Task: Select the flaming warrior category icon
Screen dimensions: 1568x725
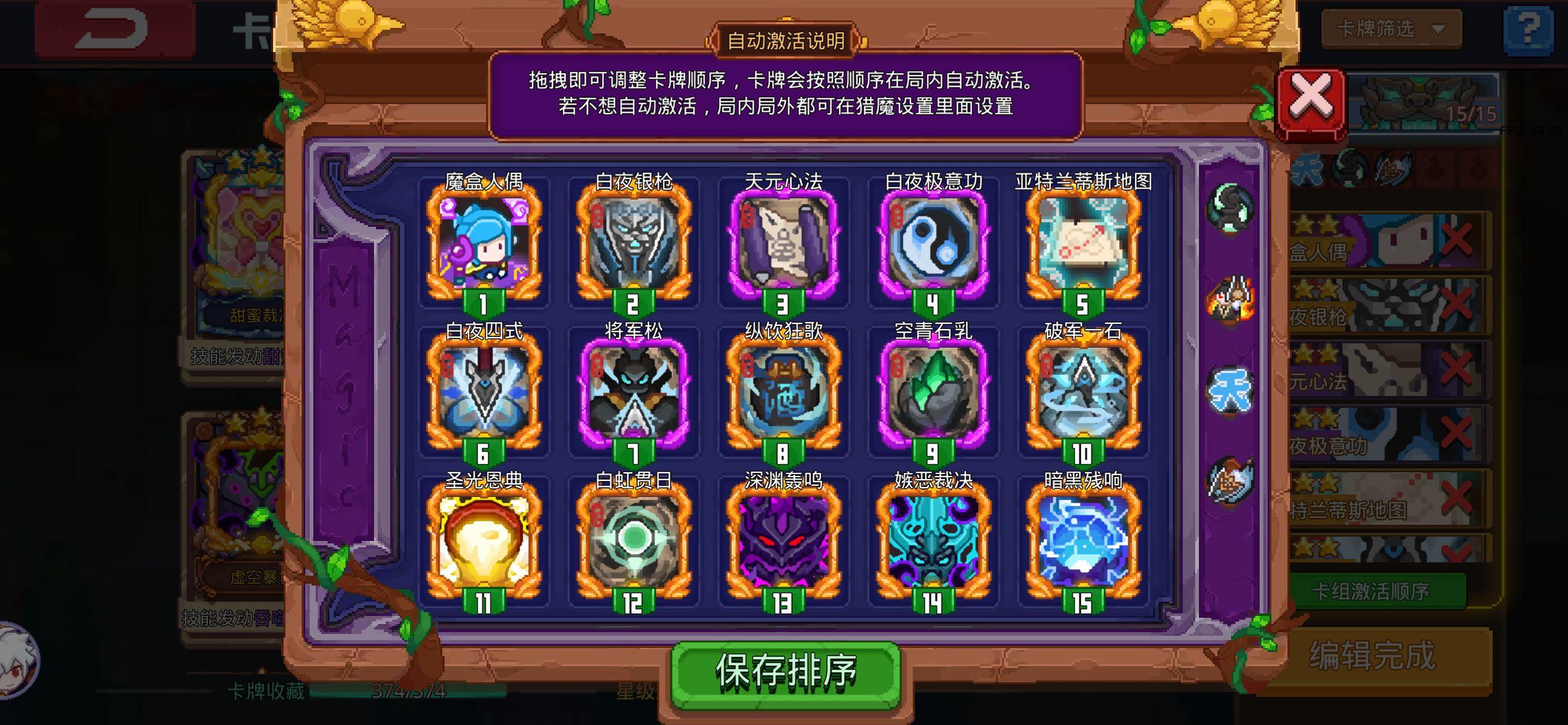Action: (1229, 297)
